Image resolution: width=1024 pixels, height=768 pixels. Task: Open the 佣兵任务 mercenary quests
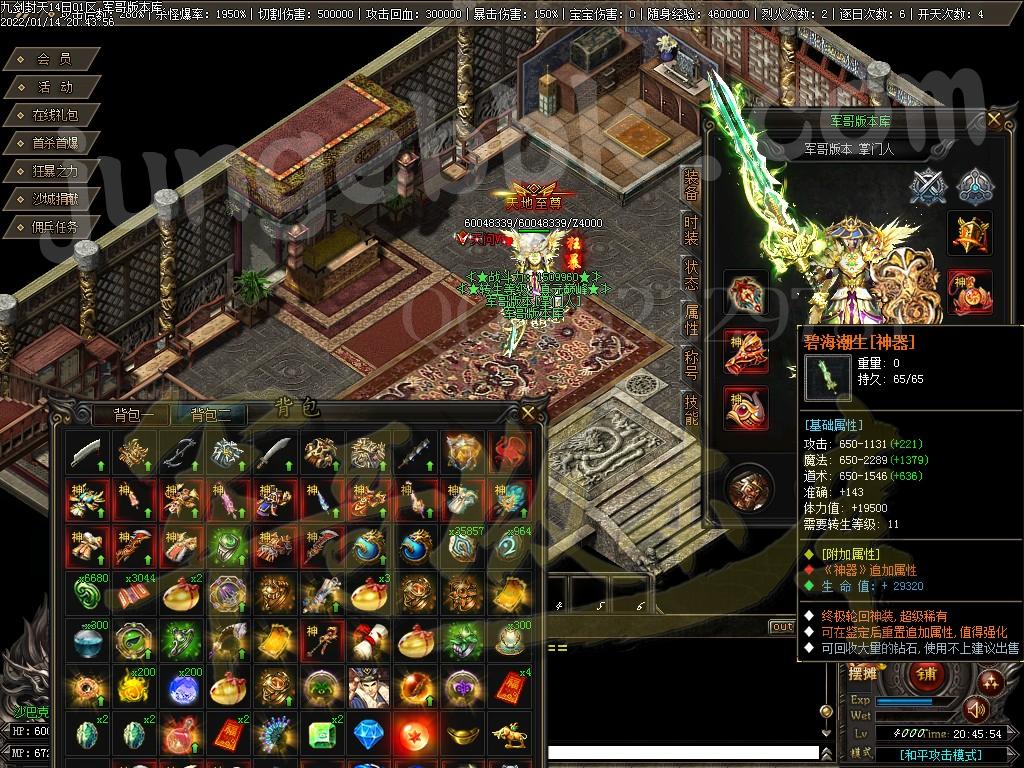click(54, 227)
